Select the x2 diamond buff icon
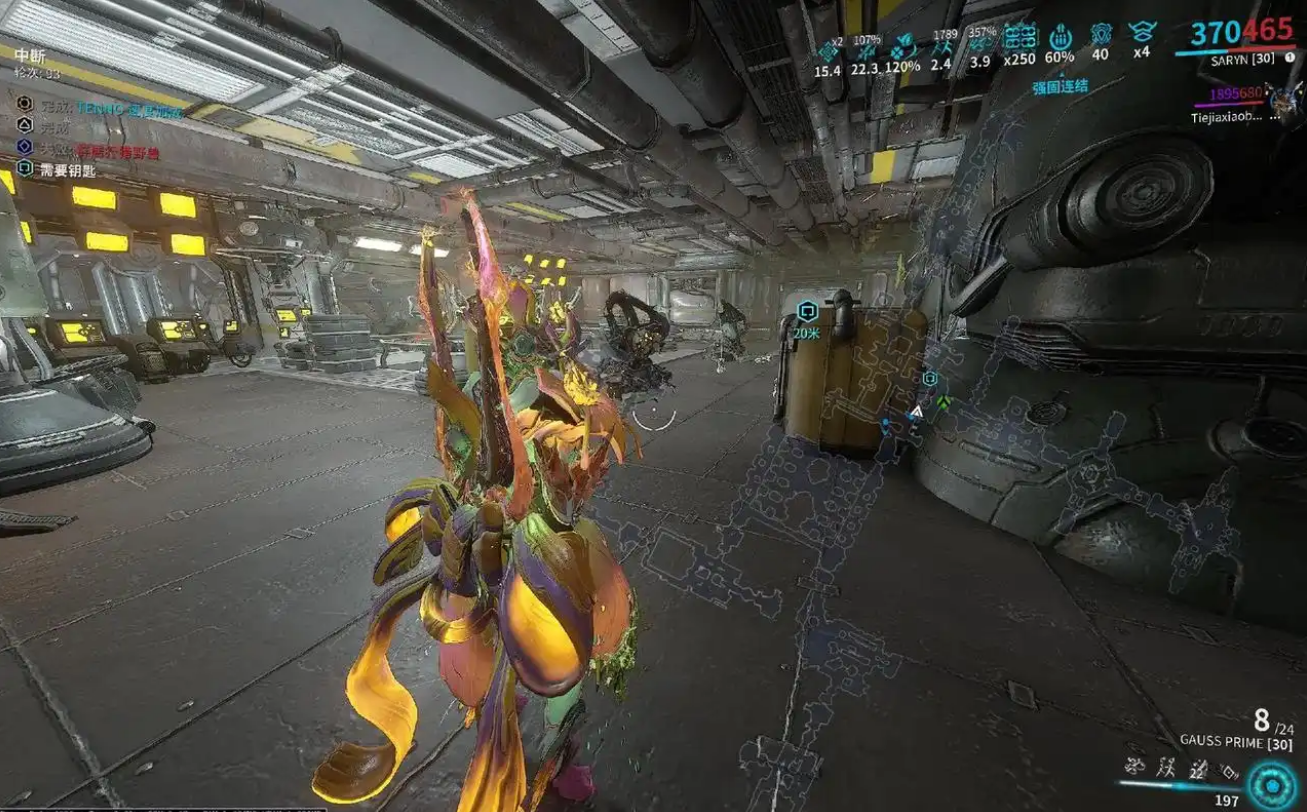This screenshot has height=812, width=1307. 828,51
